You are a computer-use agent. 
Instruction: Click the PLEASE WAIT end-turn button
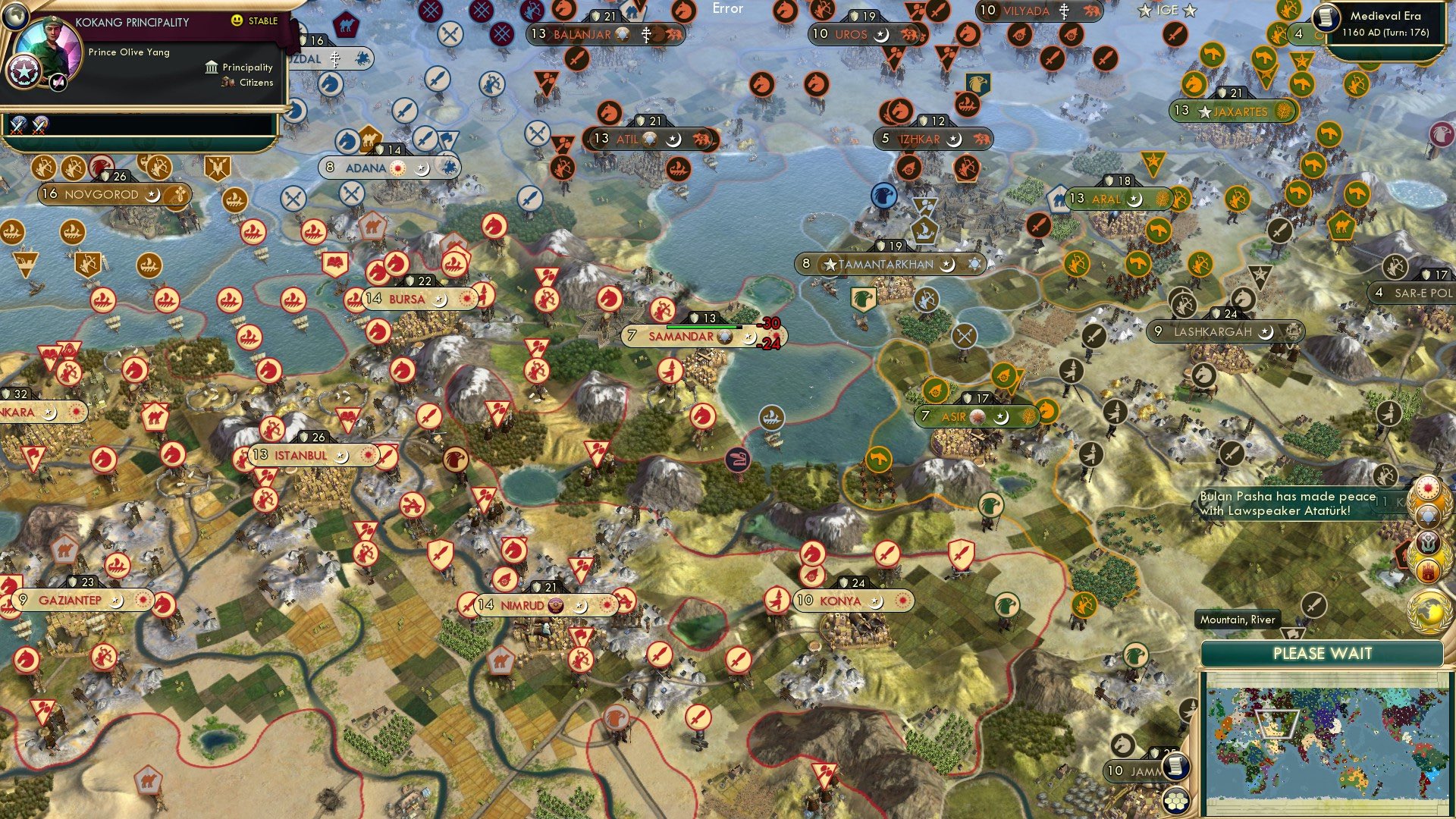click(x=1322, y=654)
